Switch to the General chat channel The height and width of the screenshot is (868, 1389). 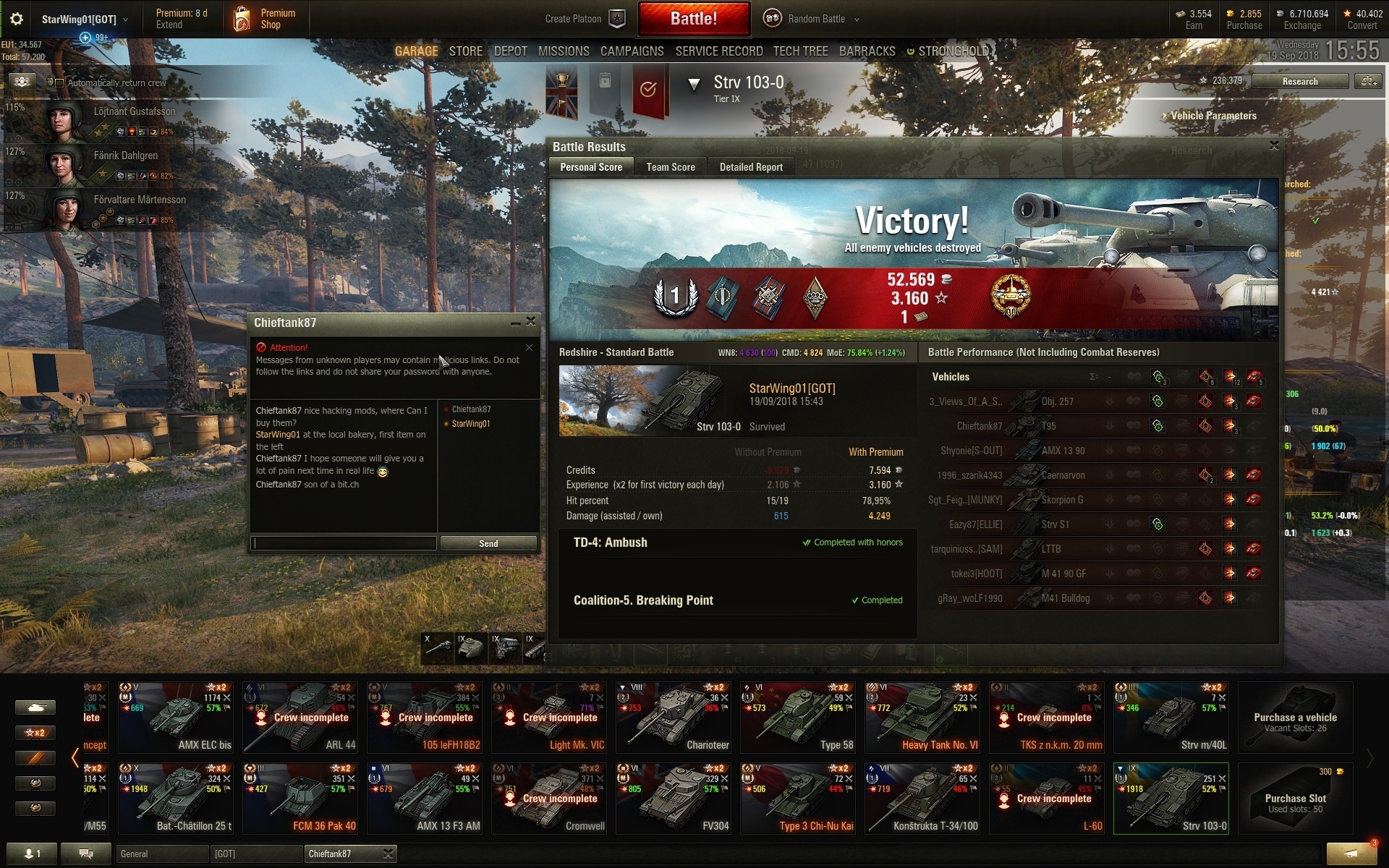pos(161,854)
